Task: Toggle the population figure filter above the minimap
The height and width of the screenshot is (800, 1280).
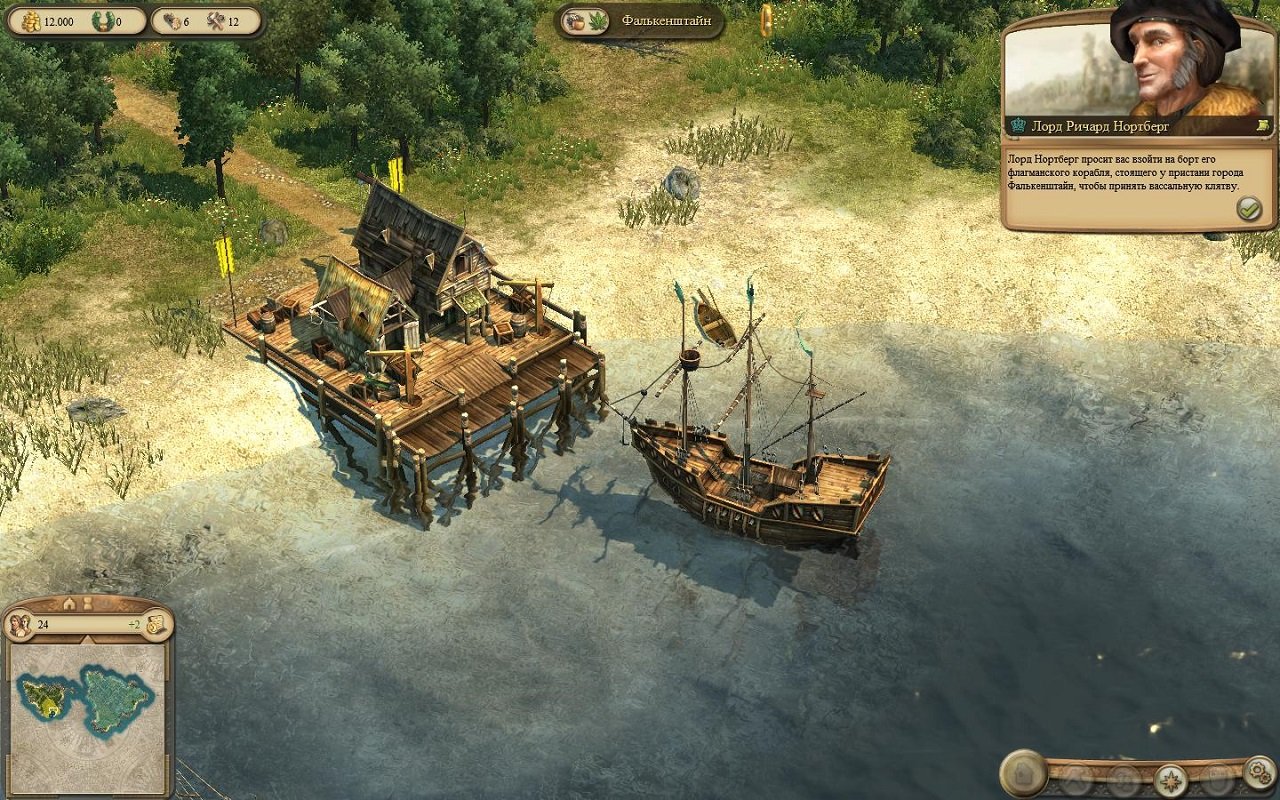Action: point(88,604)
